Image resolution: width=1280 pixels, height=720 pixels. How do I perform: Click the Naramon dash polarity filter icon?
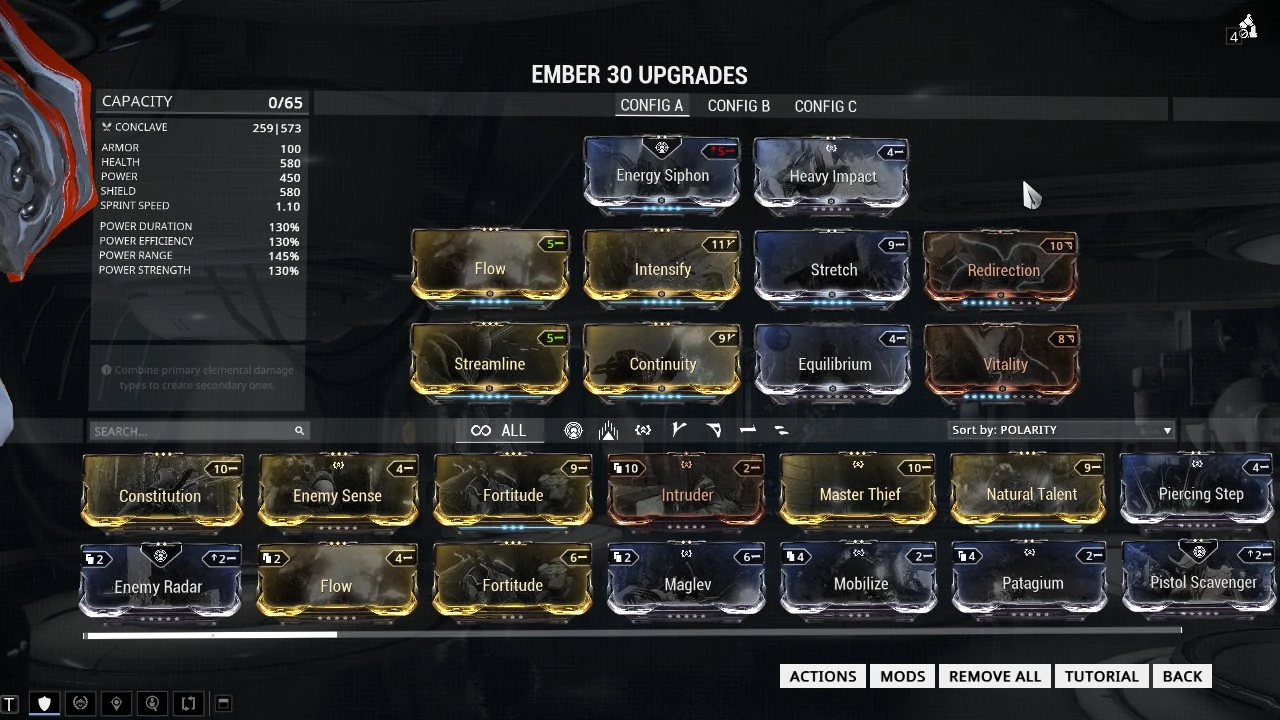(x=748, y=430)
